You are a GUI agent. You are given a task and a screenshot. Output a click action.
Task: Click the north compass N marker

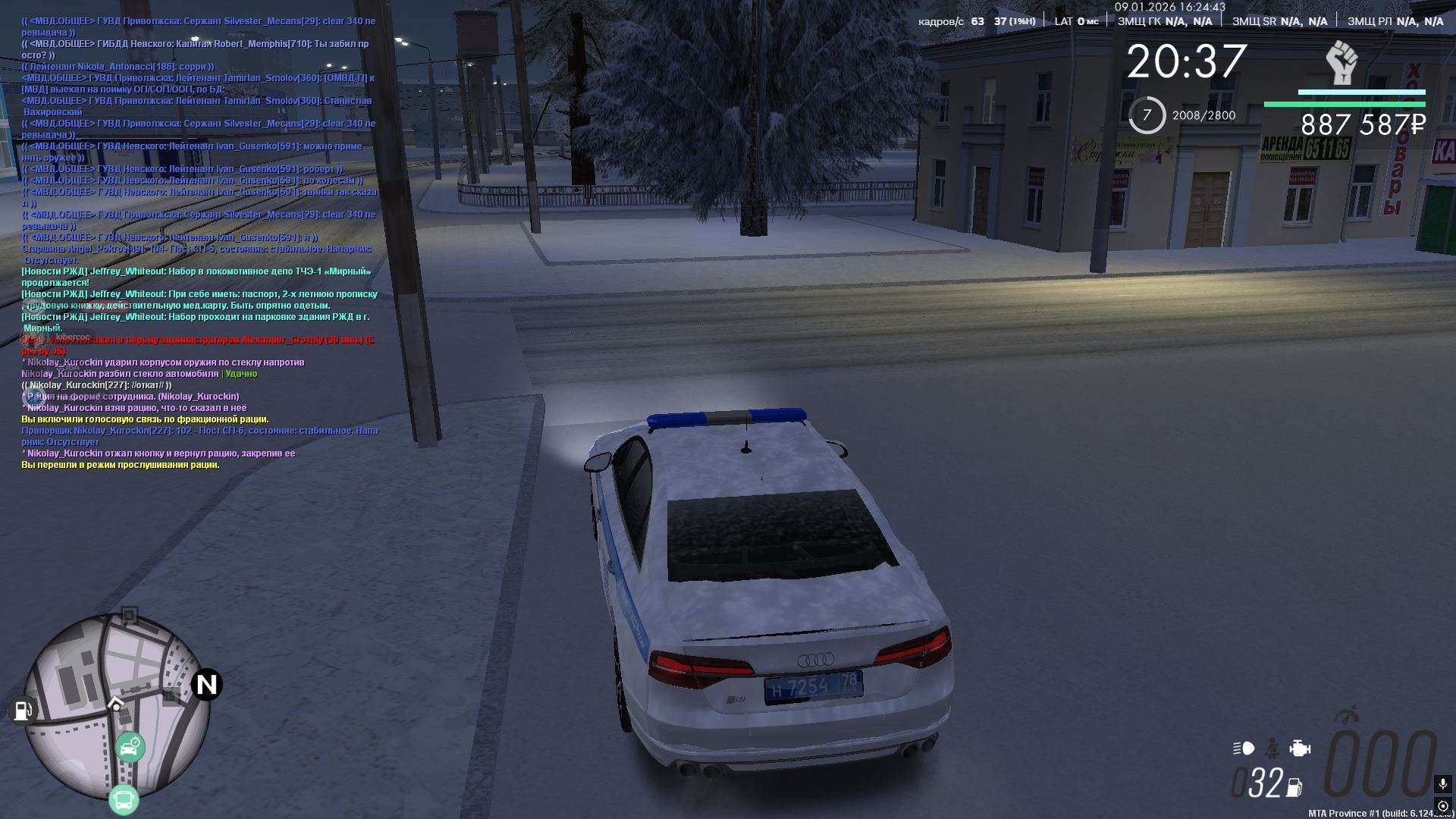(206, 685)
